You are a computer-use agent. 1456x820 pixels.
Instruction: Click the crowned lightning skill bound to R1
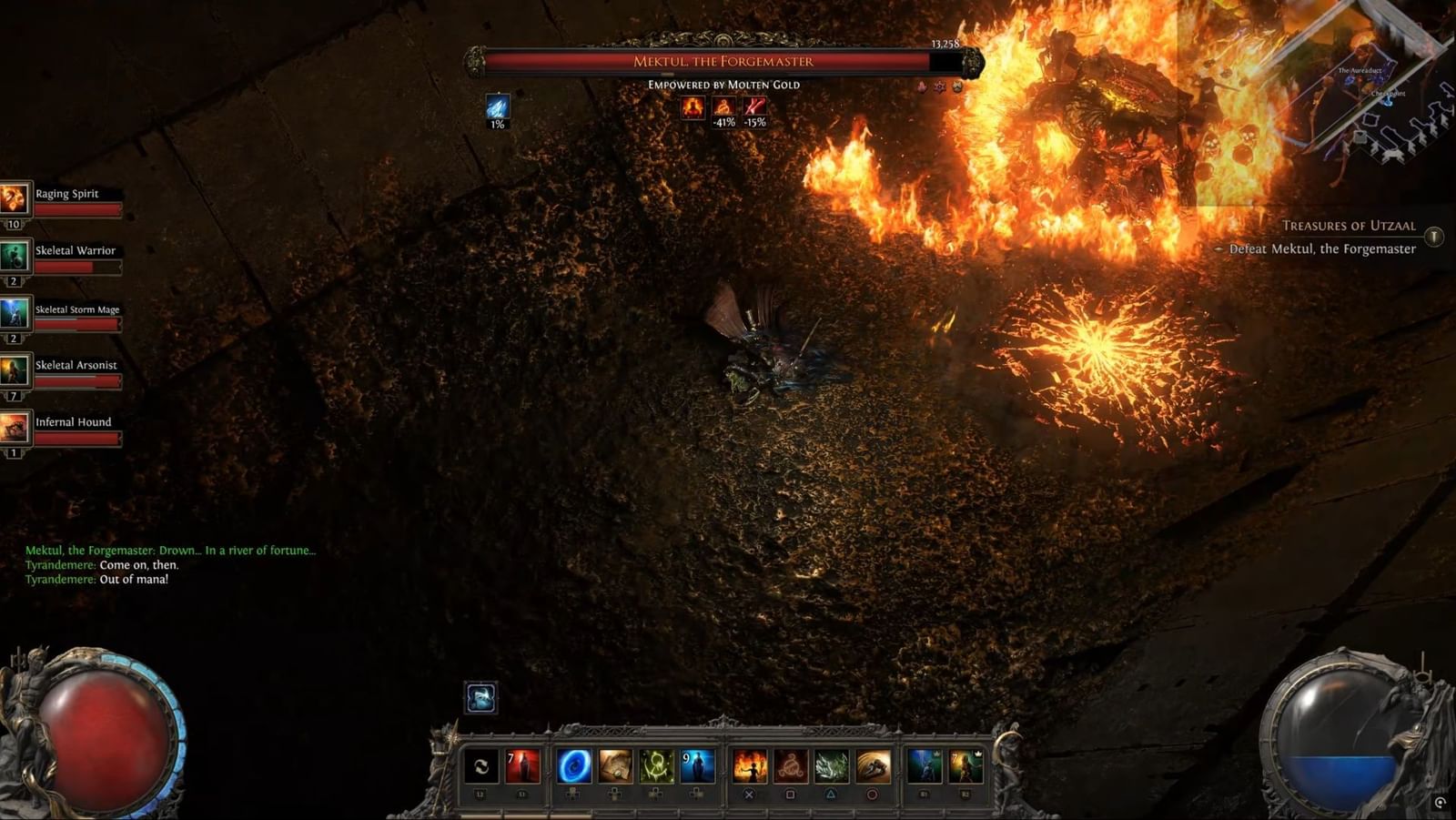926,764
